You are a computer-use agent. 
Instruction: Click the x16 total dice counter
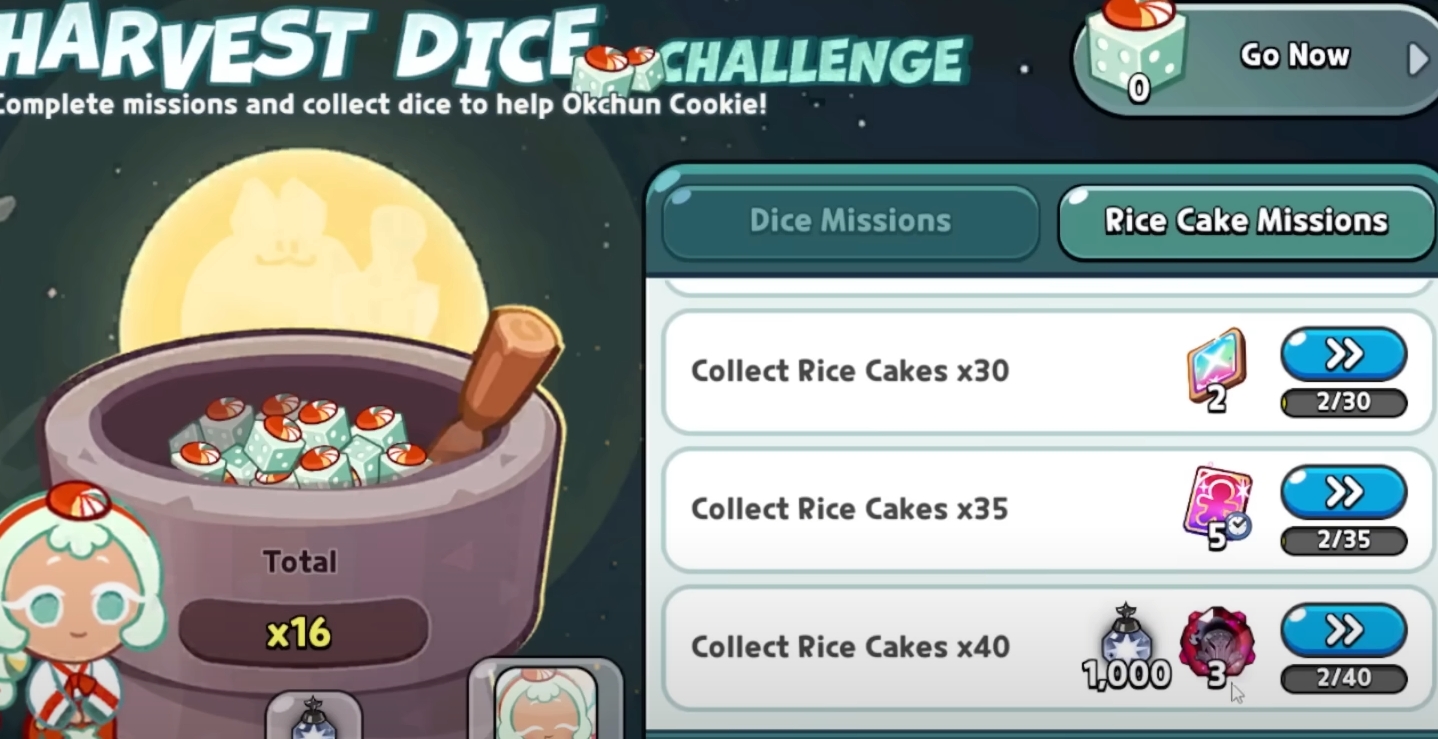[x=297, y=629]
